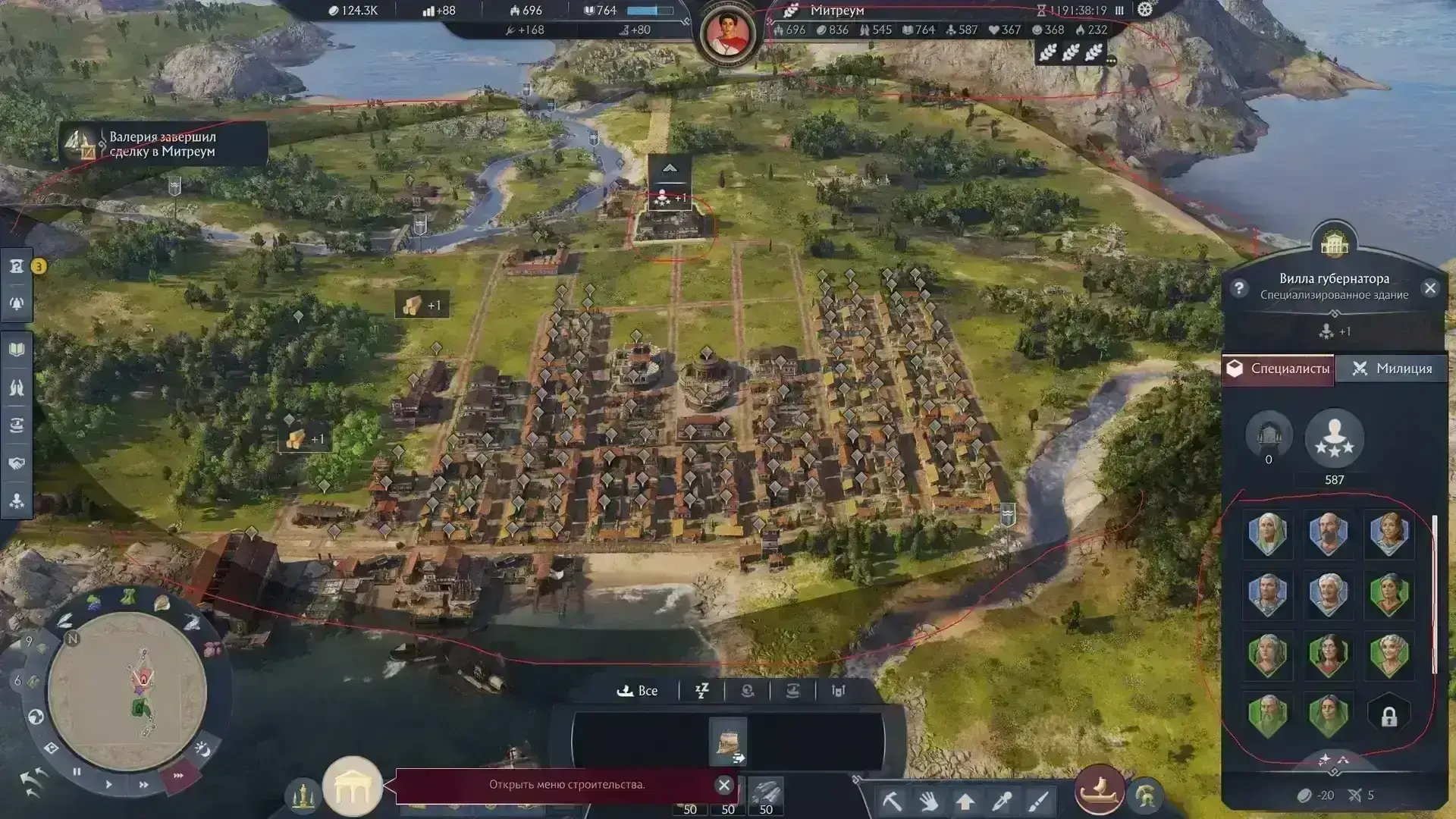Select the ship card in selection bar
The image size is (1456, 819).
pos(728,741)
